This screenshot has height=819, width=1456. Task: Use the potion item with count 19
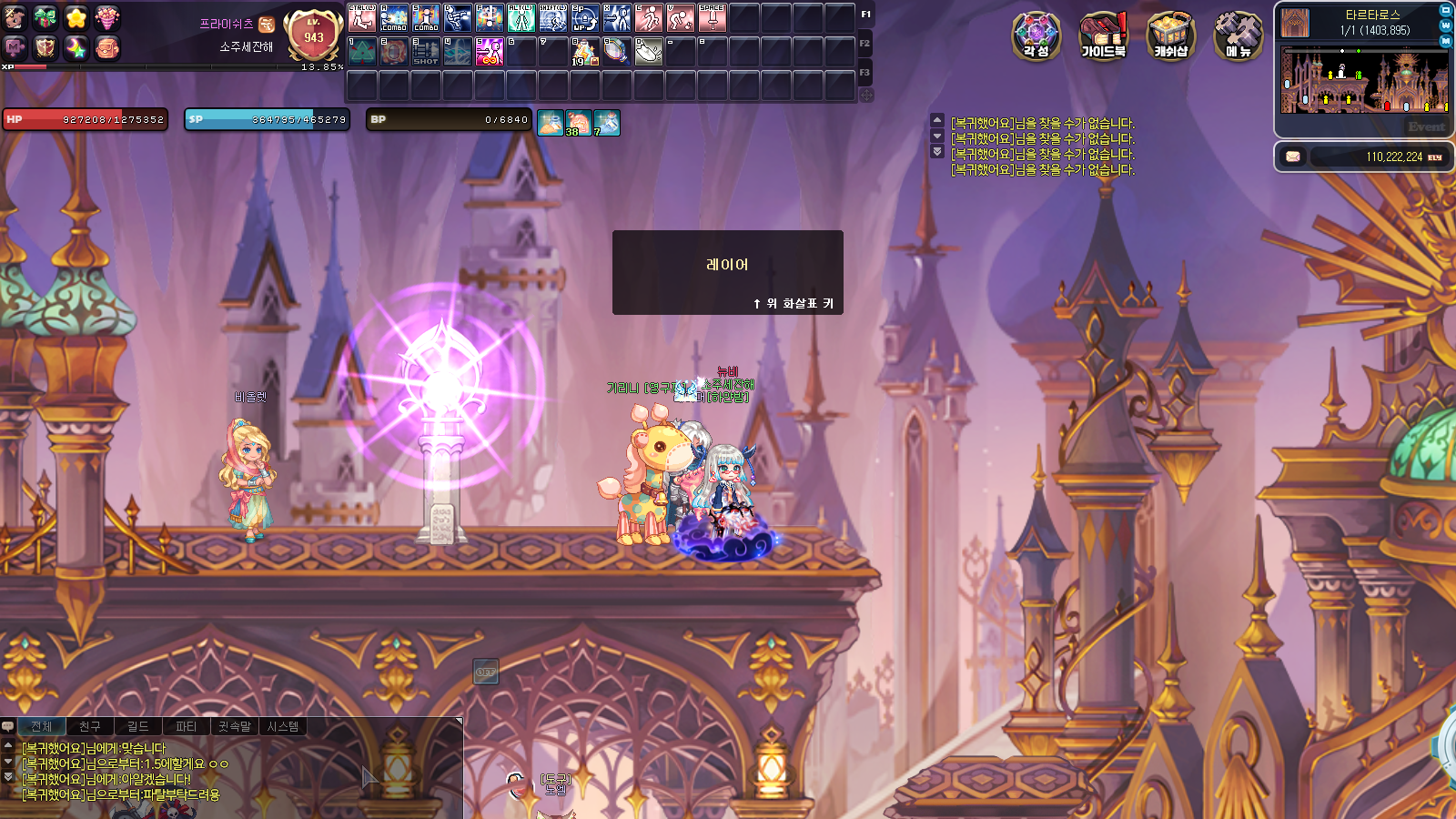click(x=584, y=51)
